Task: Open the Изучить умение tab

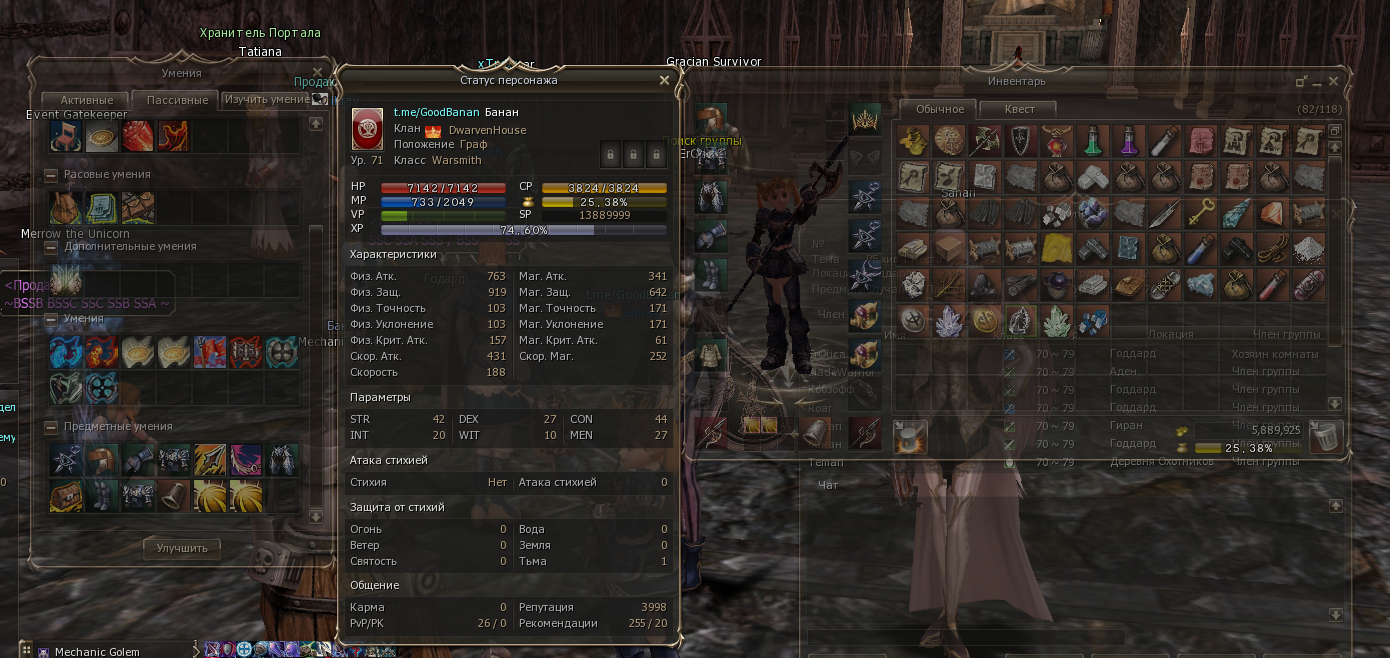Action: 266,99
